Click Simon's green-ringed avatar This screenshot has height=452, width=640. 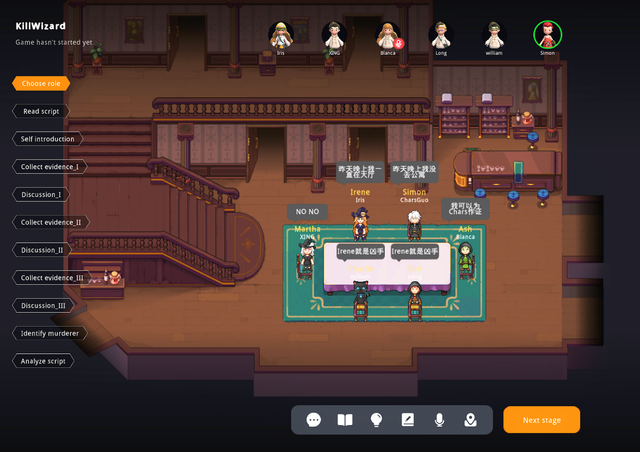(x=547, y=35)
